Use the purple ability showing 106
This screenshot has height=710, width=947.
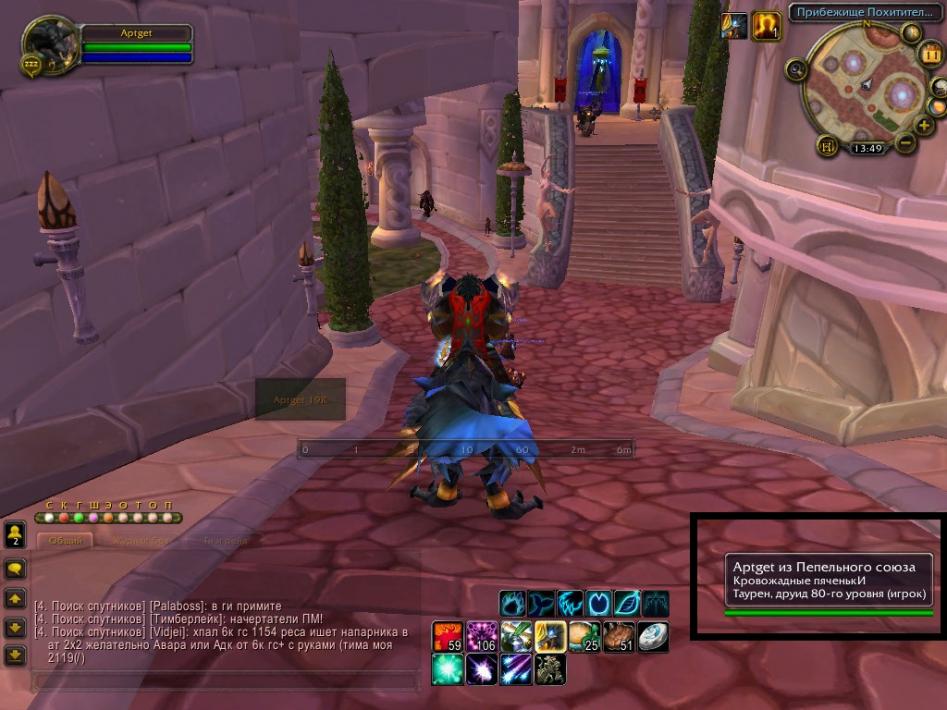tap(482, 636)
